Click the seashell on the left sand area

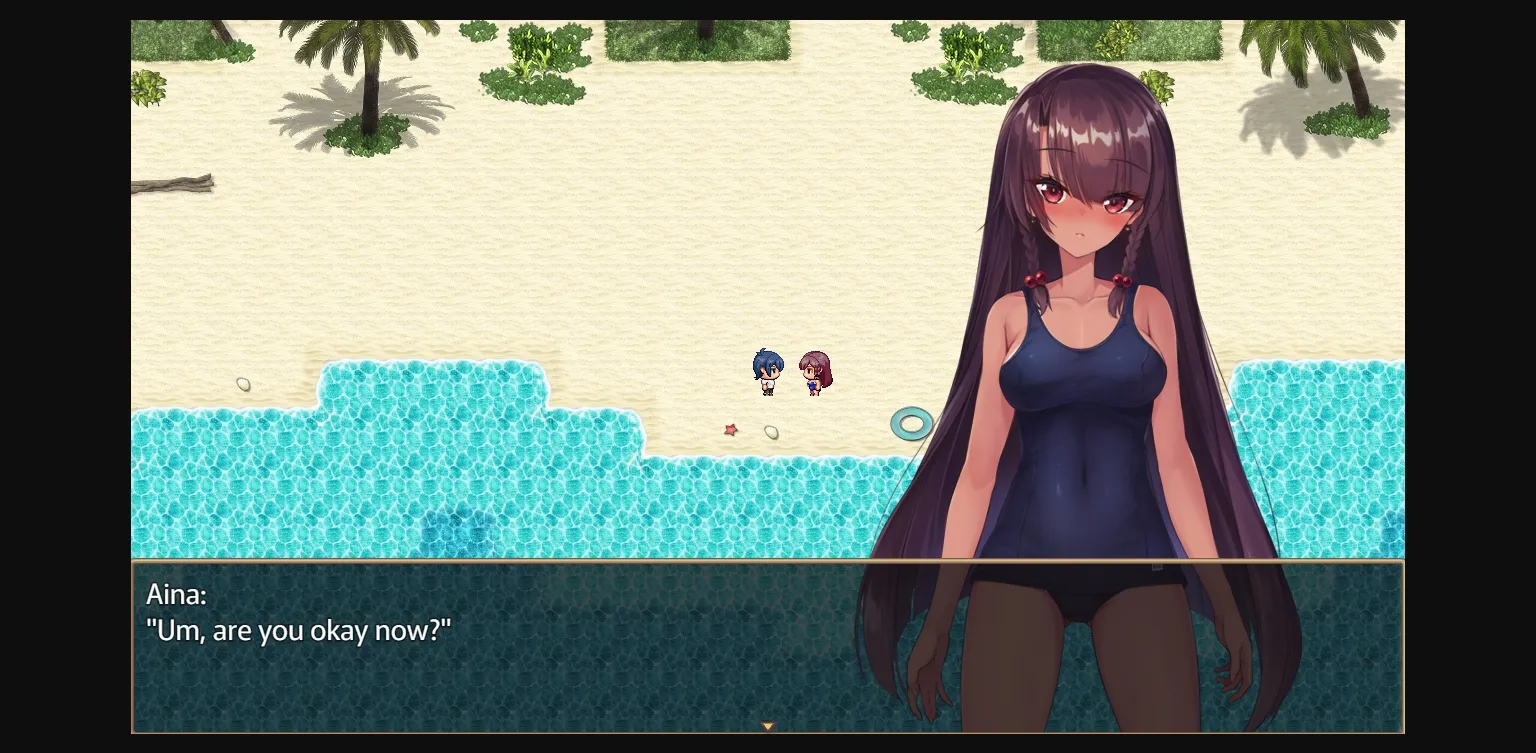point(243,384)
